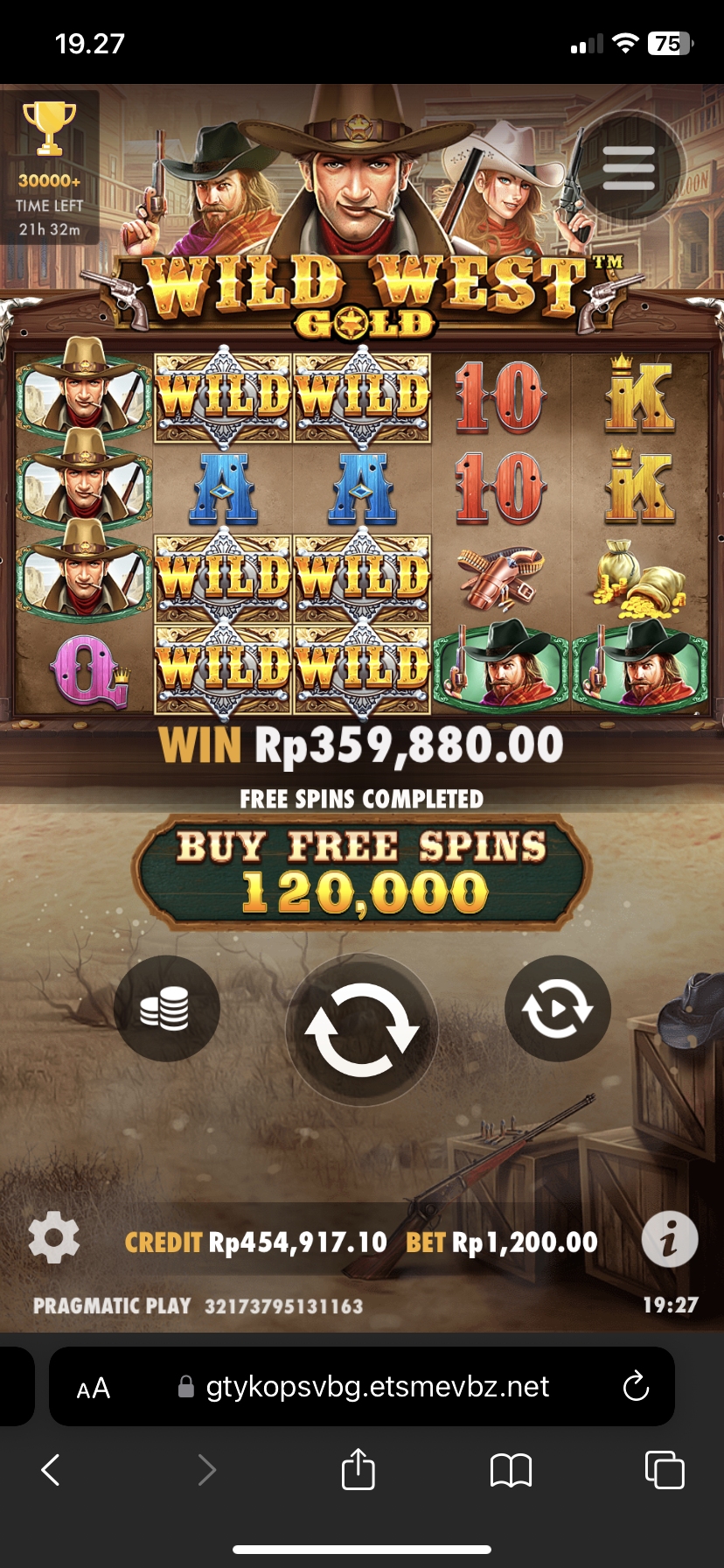
Task: Spin the reels with the main spin button
Action: (x=362, y=1029)
